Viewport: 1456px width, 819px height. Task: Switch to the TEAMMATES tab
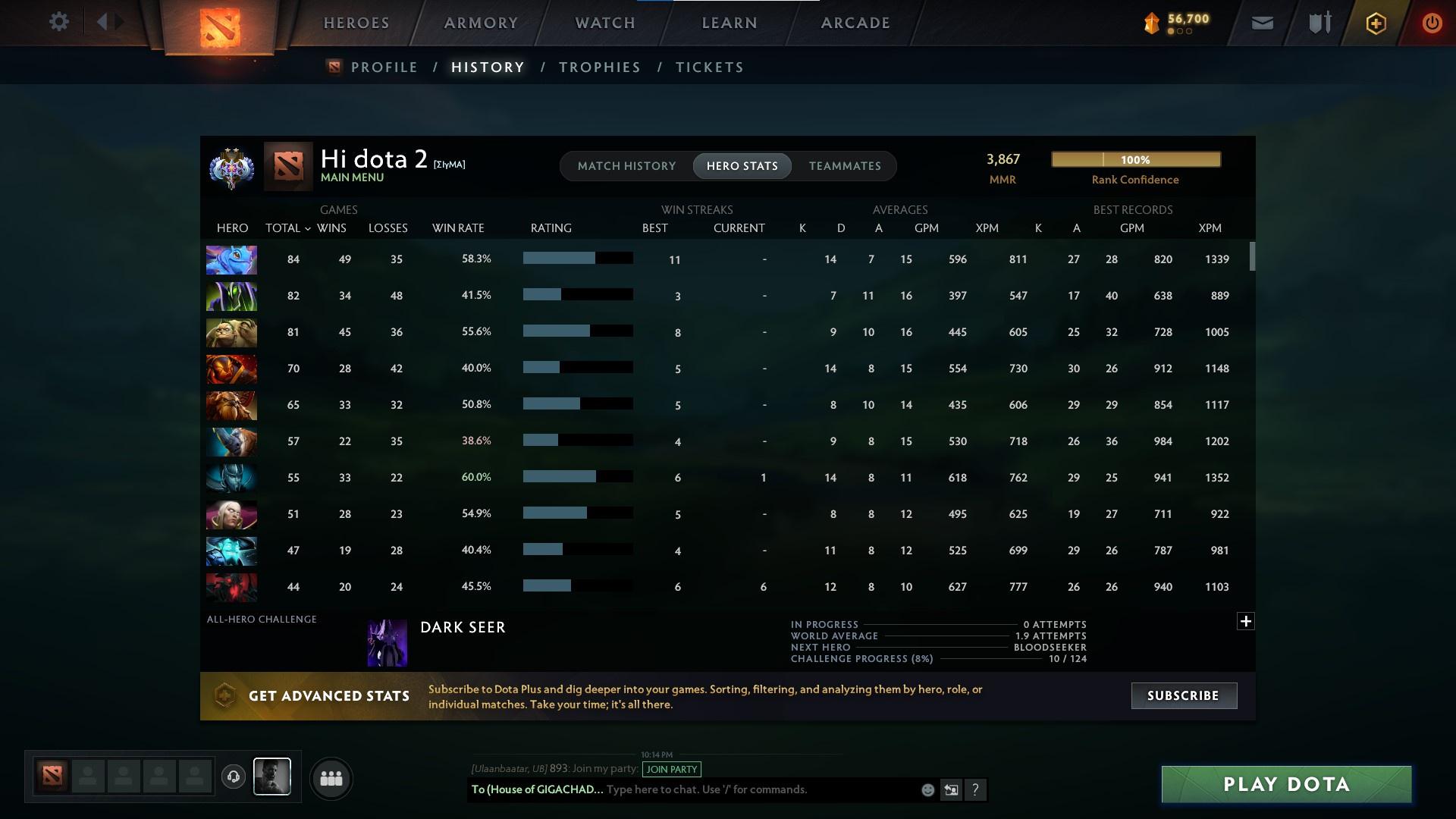pyautogui.click(x=844, y=166)
